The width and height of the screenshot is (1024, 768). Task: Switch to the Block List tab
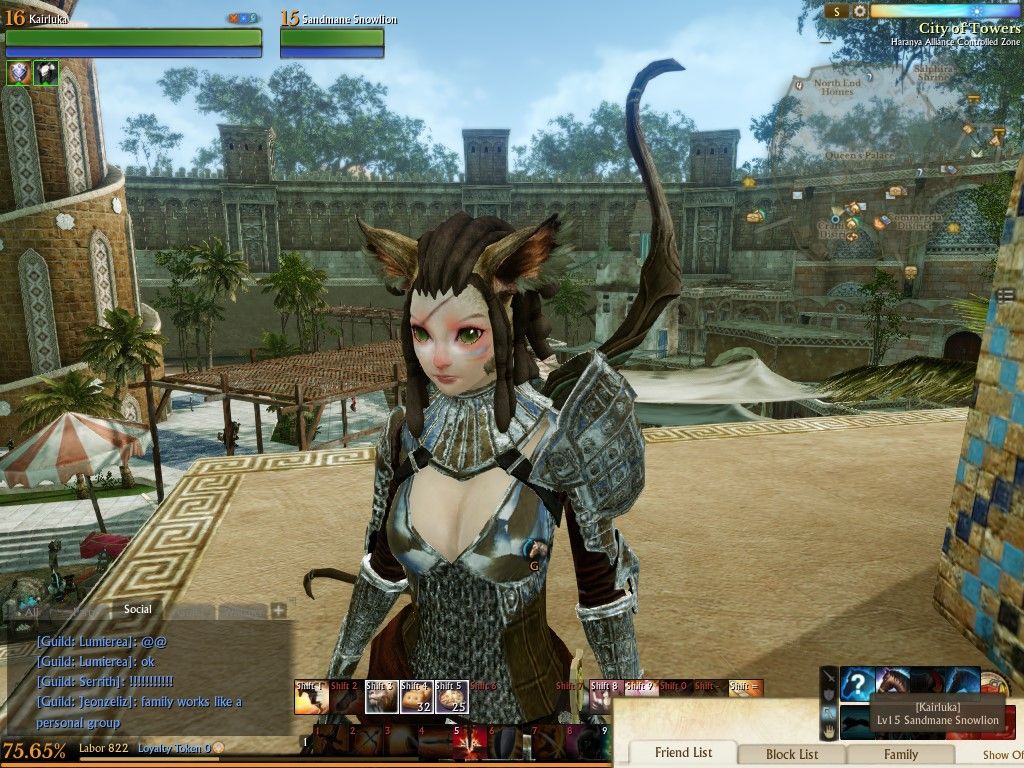(x=792, y=754)
